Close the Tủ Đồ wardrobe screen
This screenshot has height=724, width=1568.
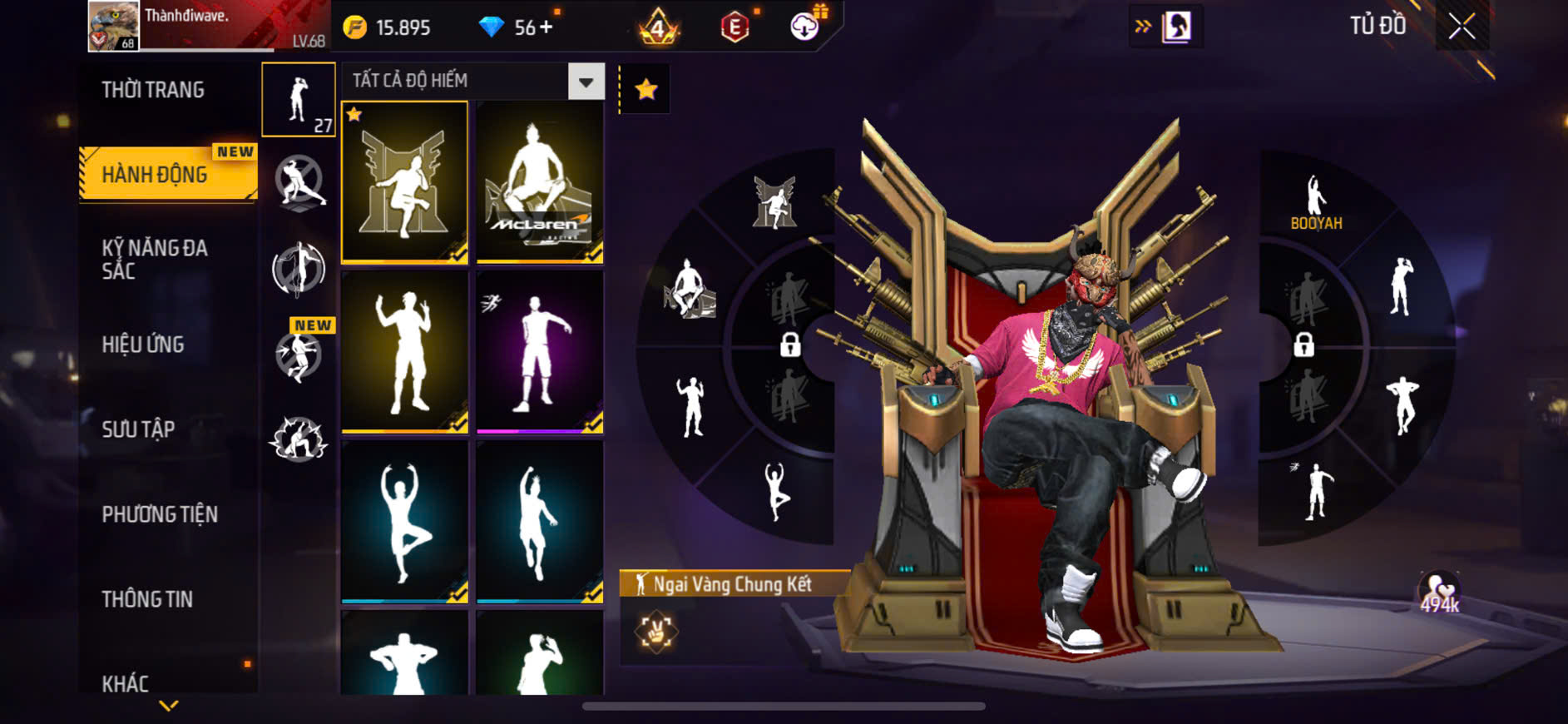click(x=1462, y=27)
